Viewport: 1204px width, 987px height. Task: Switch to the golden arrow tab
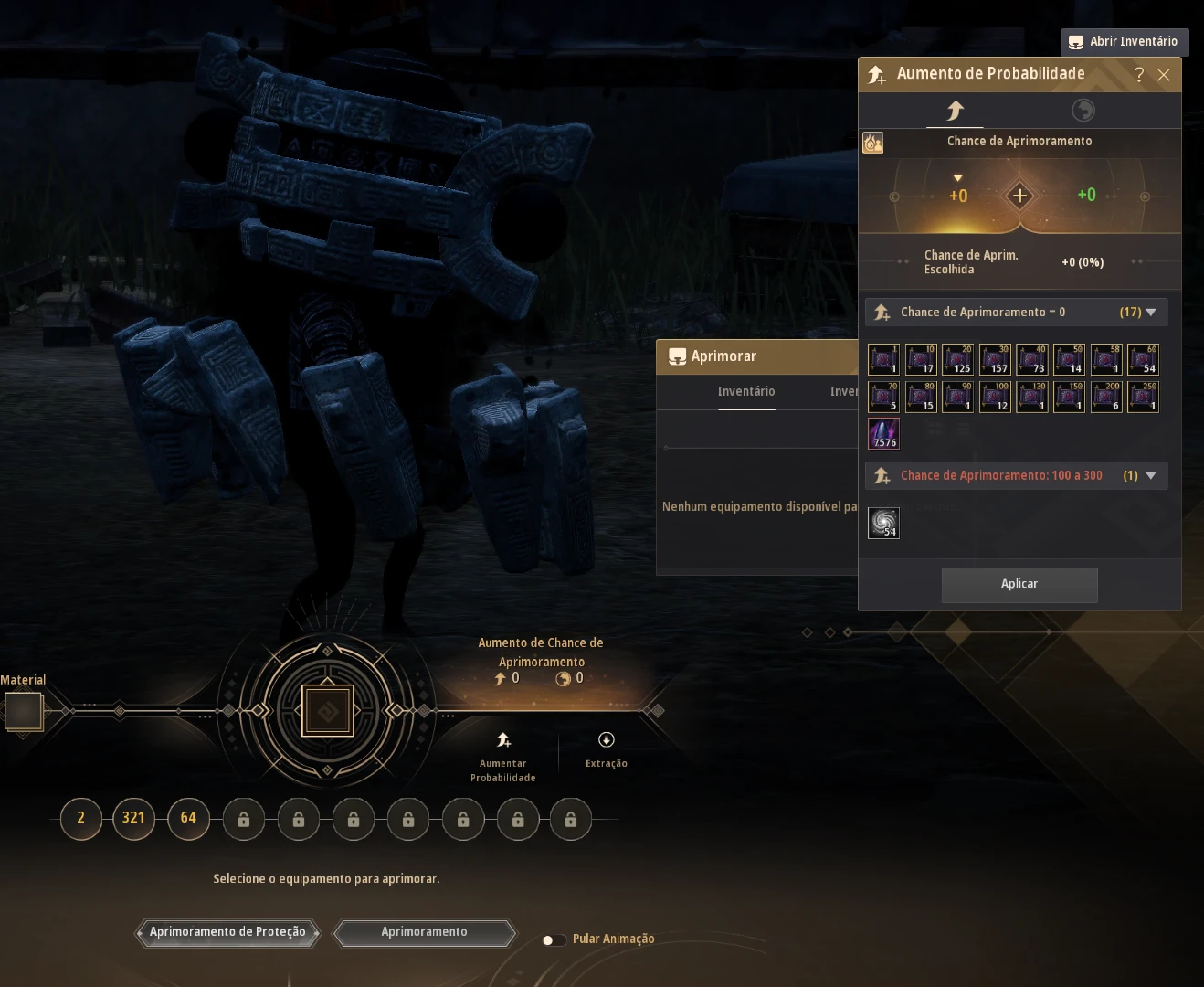coord(955,111)
